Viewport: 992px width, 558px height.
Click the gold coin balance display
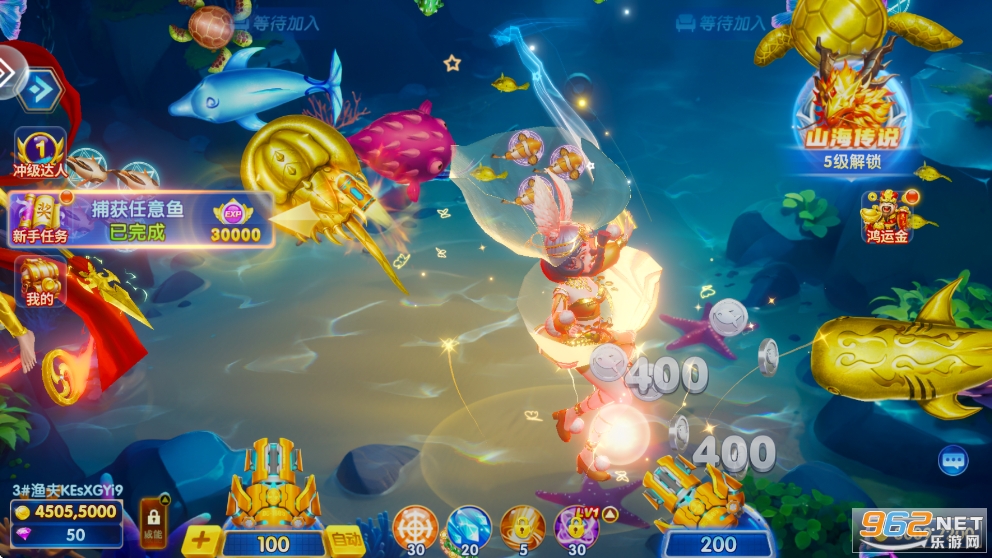click(x=66, y=513)
